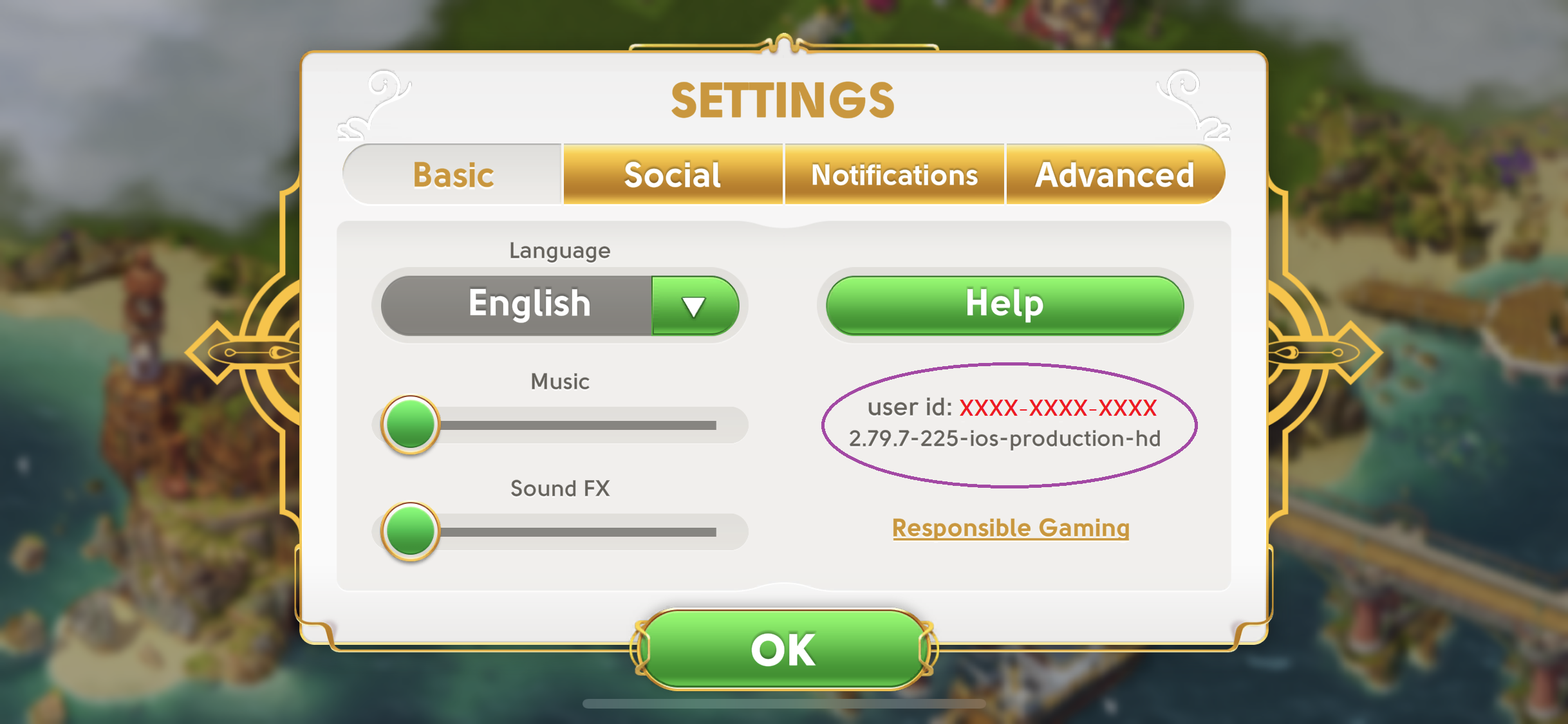
Task: Open the English language dropdown
Action: (695, 306)
